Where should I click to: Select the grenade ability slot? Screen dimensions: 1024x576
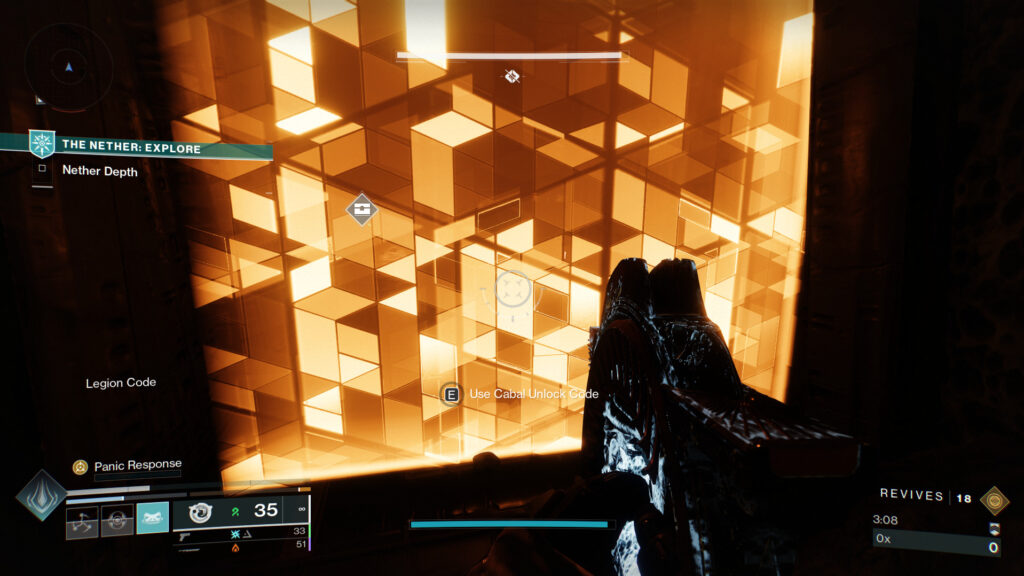[x=82, y=519]
